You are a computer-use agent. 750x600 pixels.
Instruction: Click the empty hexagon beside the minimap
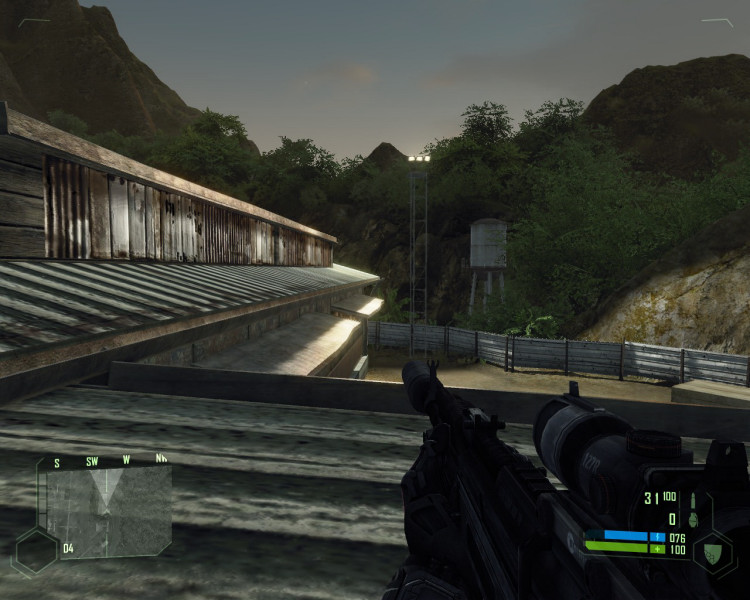coord(34,551)
